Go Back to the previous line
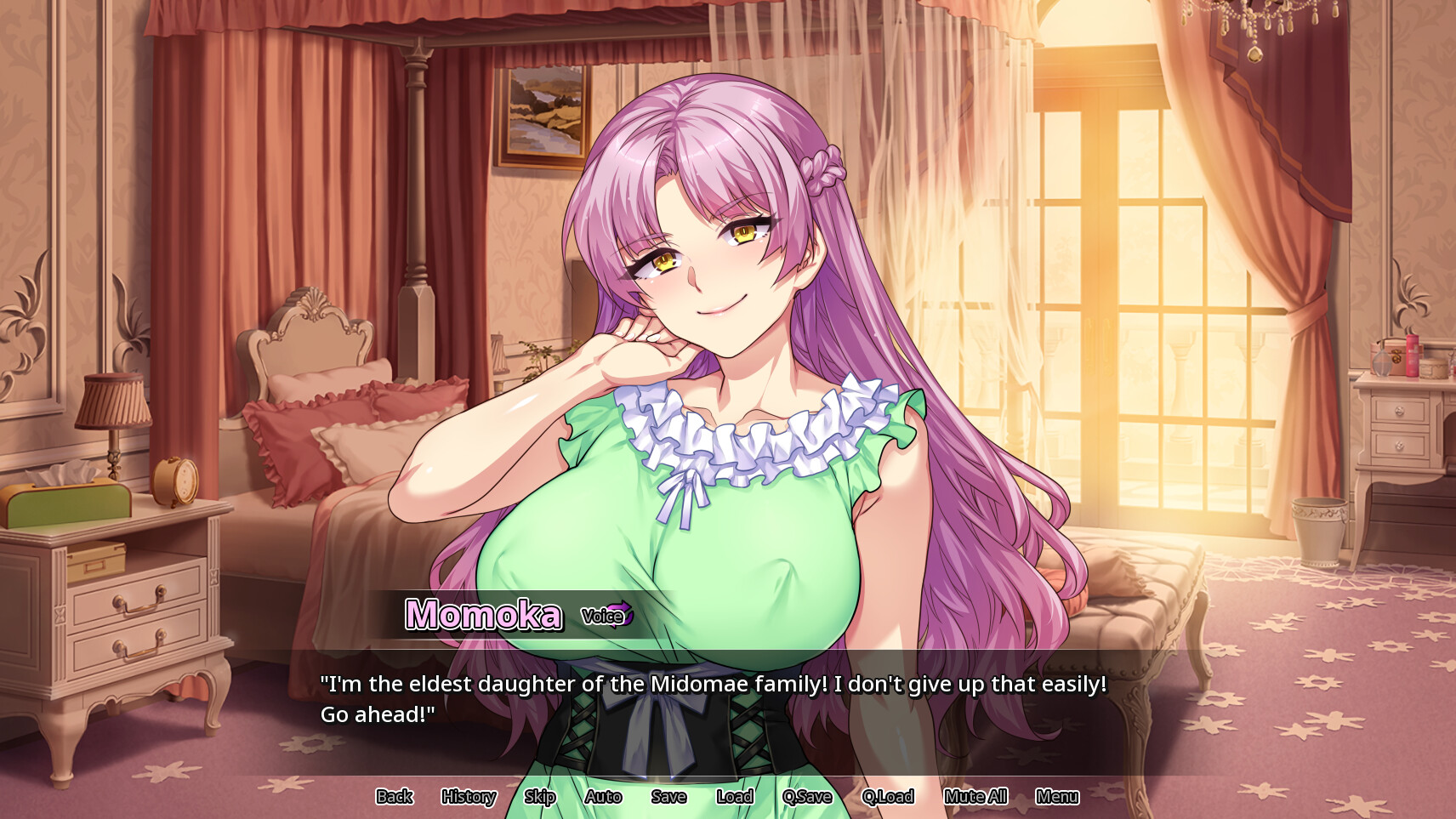 click(x=394, y=797)
